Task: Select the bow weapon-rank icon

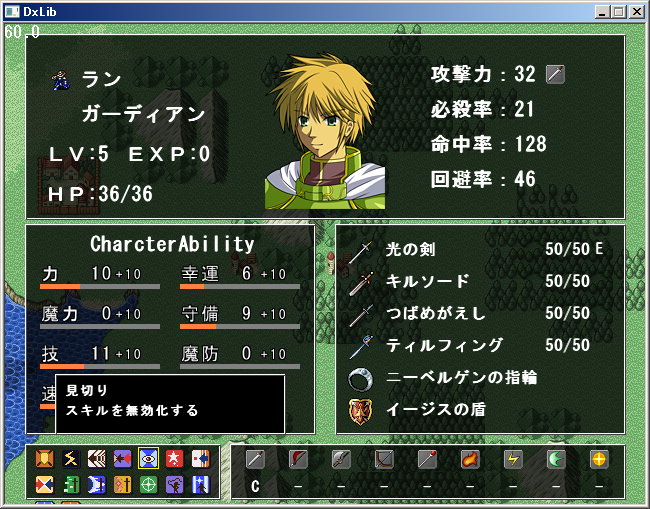Action: click(x=384, y=460)
